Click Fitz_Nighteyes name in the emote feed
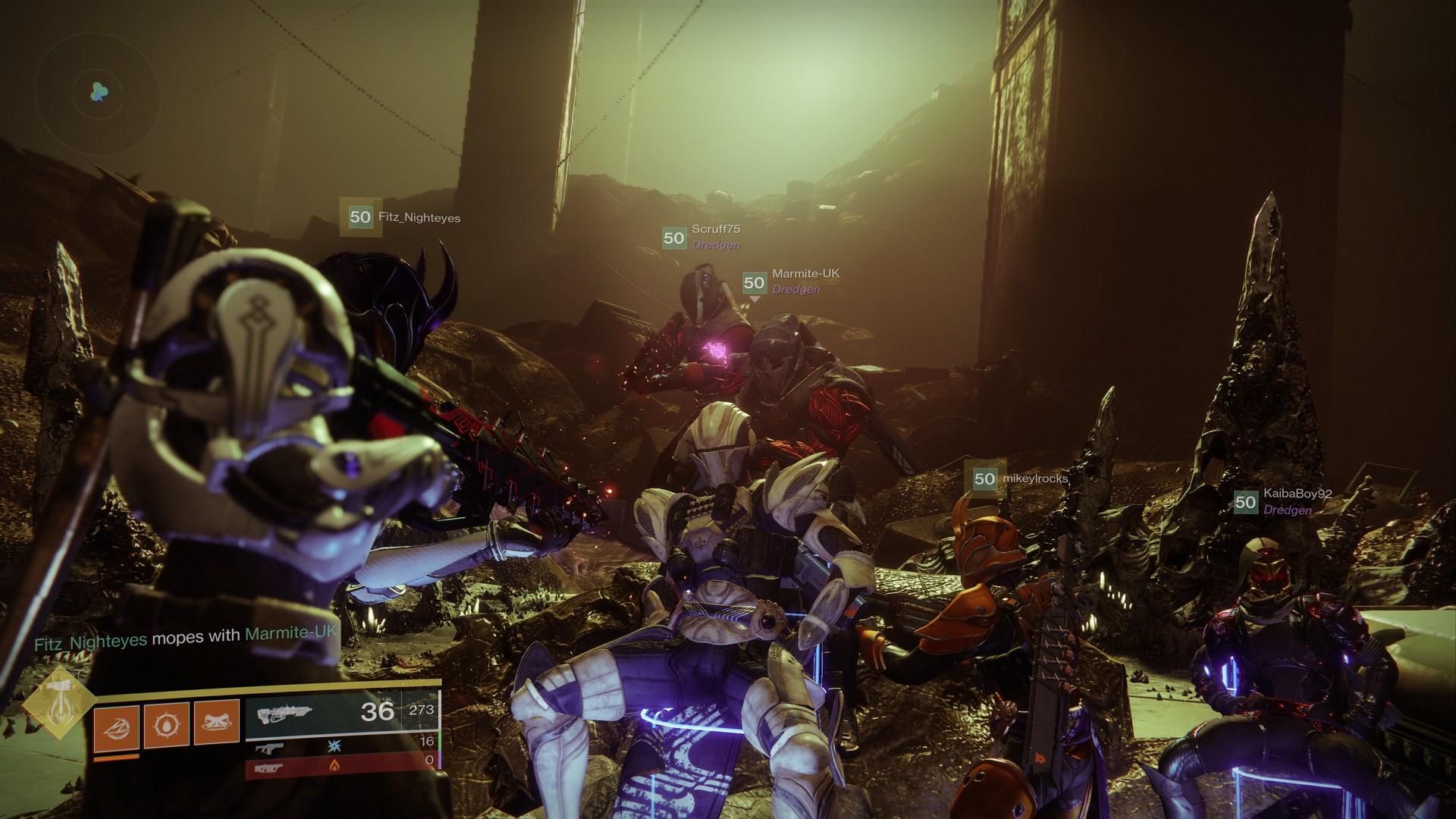The image size is (1456, 819). click(x=91, y=640)
